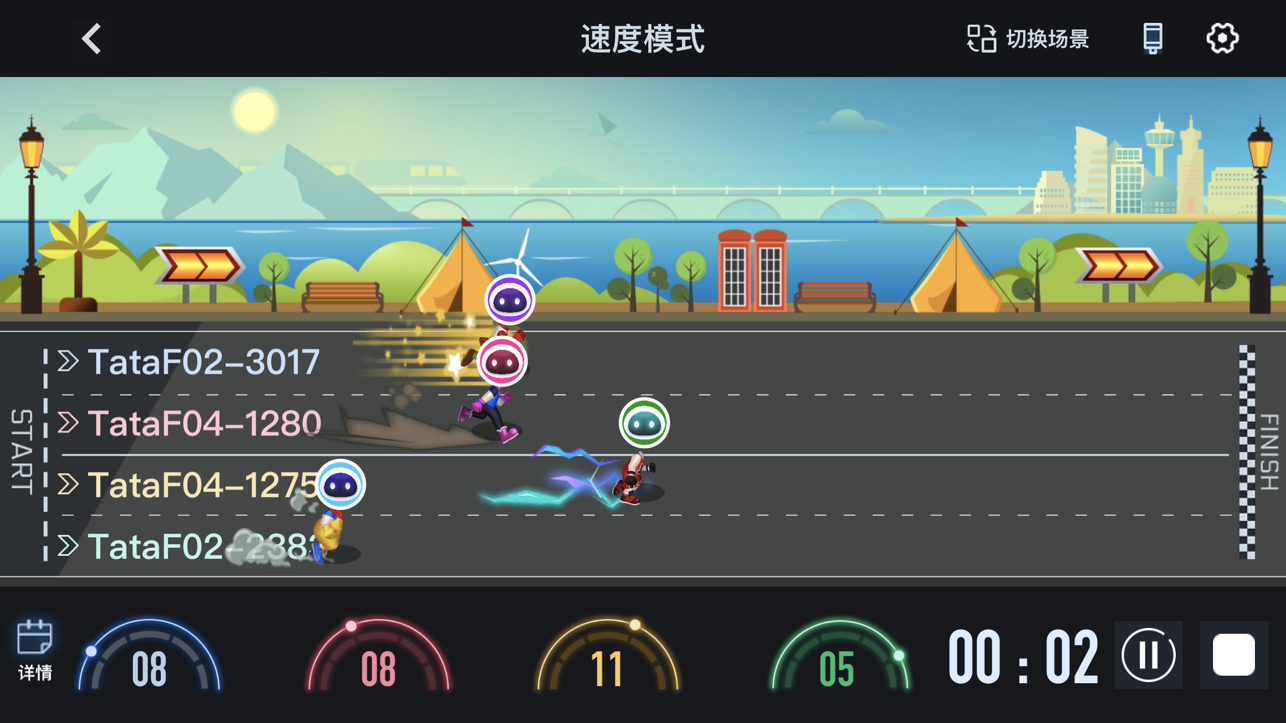Open the 详情 details calendar icon
The image size is (1286, 723).
pos(35,650)
